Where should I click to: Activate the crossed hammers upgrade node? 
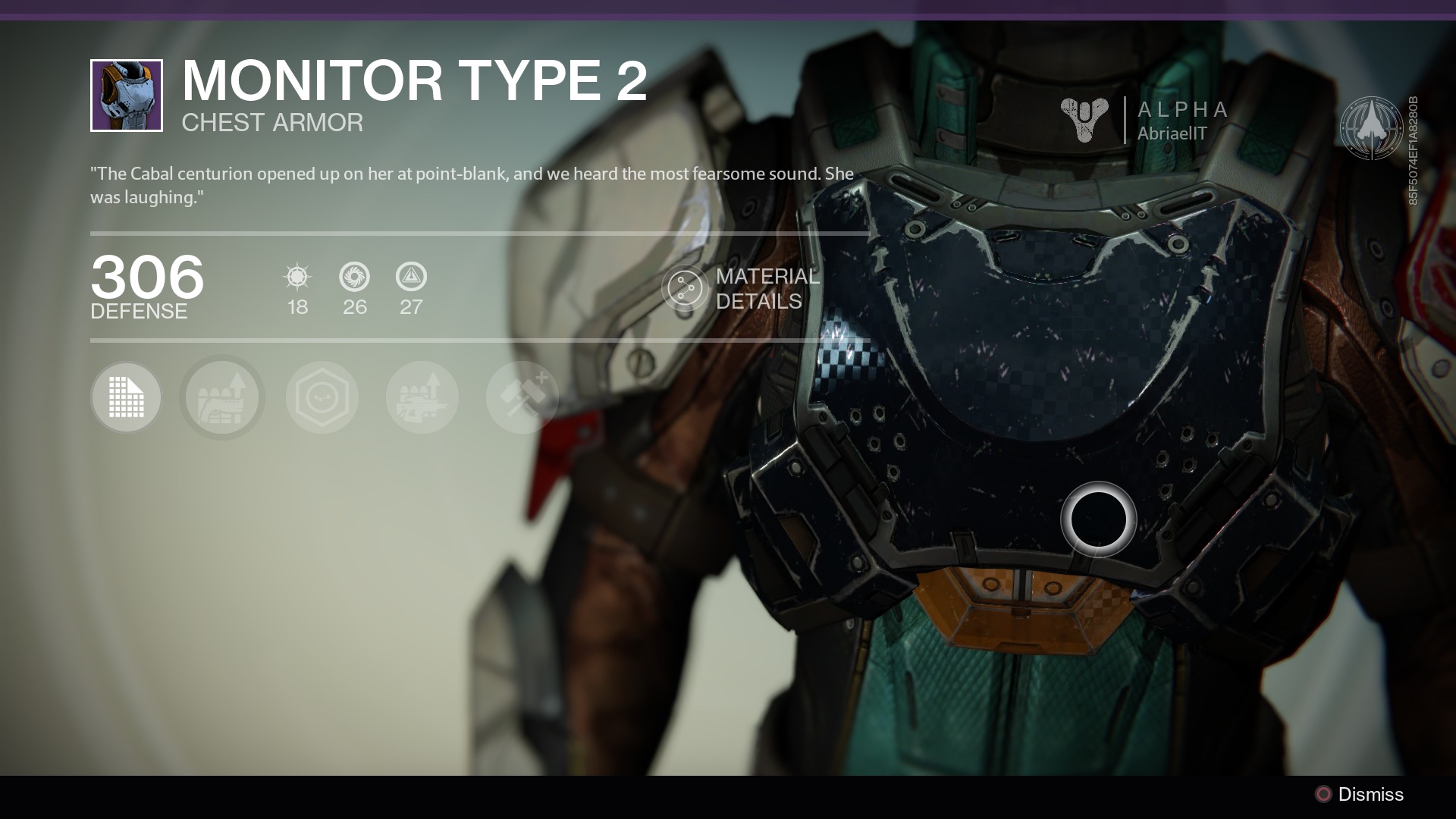(x=522, y=397)
